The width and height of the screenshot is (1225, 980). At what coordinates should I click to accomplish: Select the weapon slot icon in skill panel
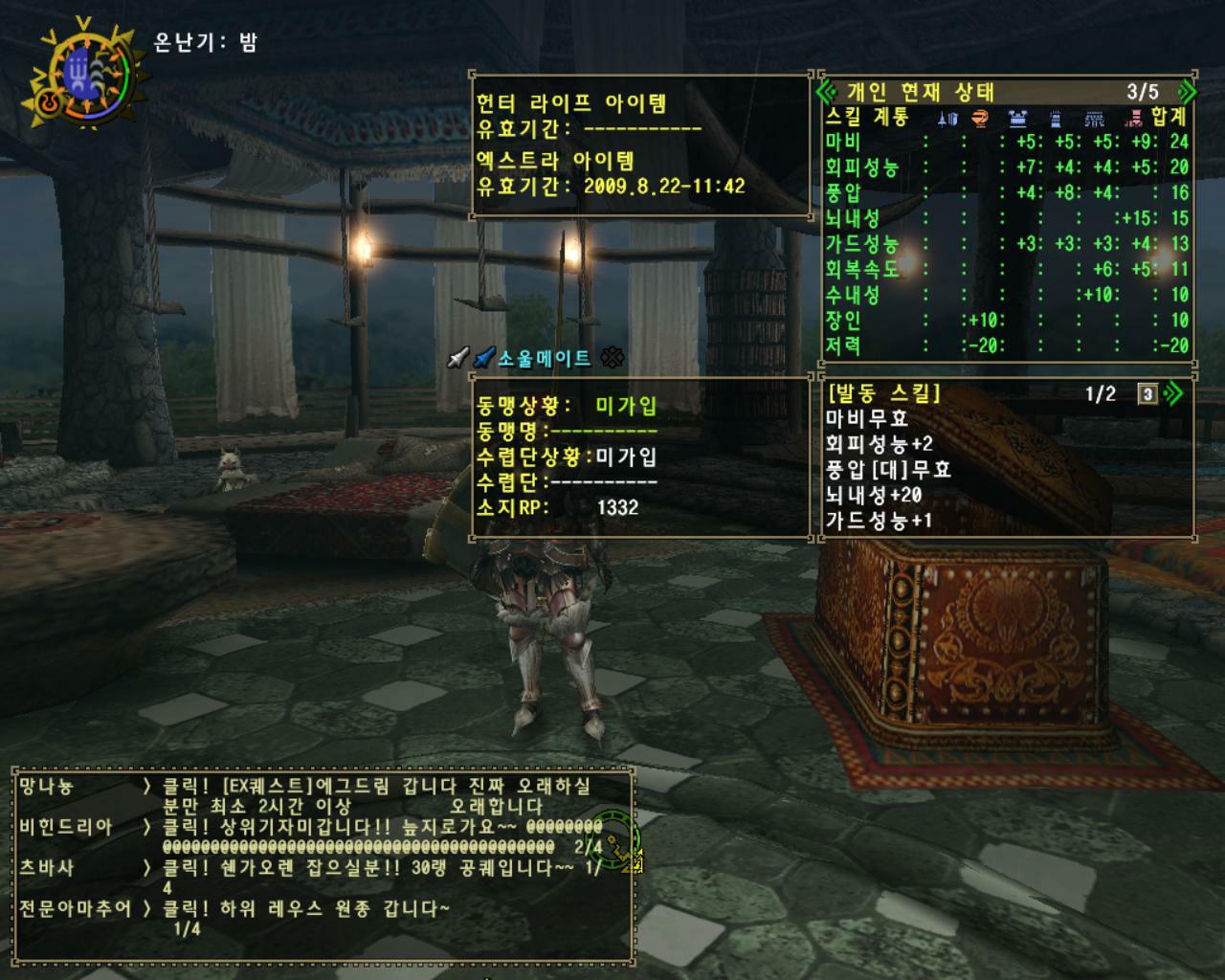(947, 117)
